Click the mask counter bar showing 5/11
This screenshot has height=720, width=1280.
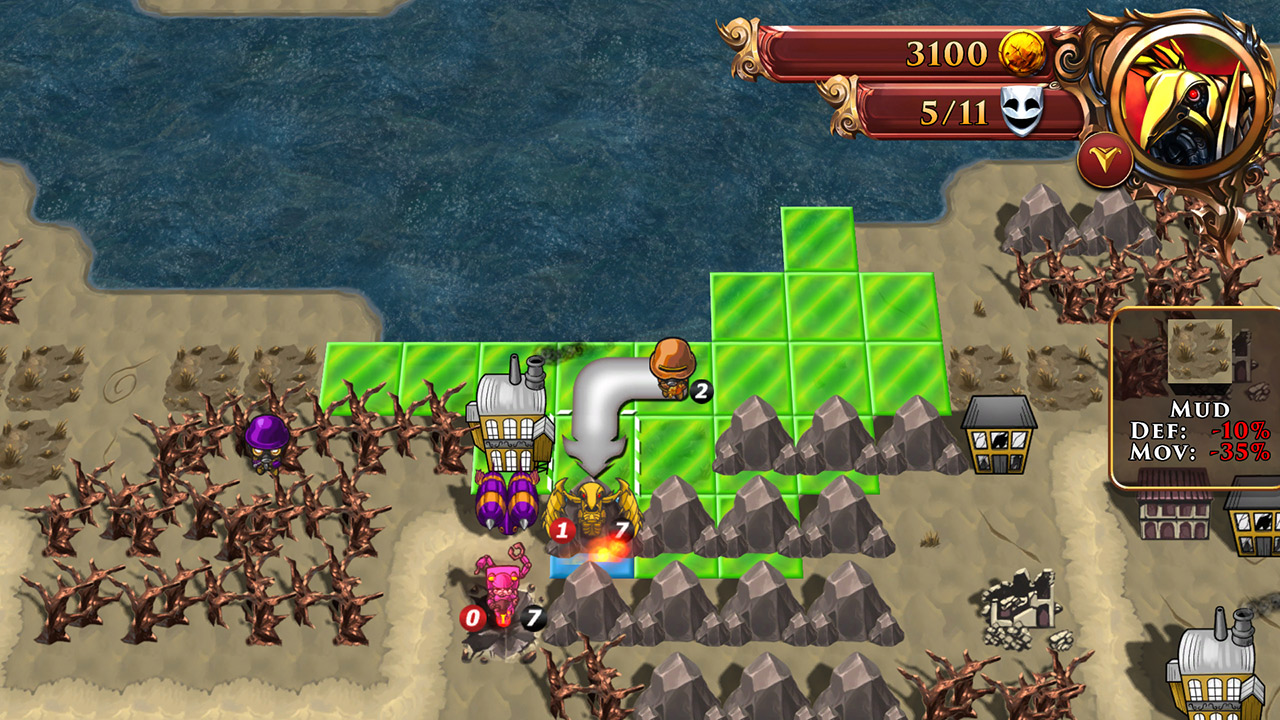click(x=930, y=112)
